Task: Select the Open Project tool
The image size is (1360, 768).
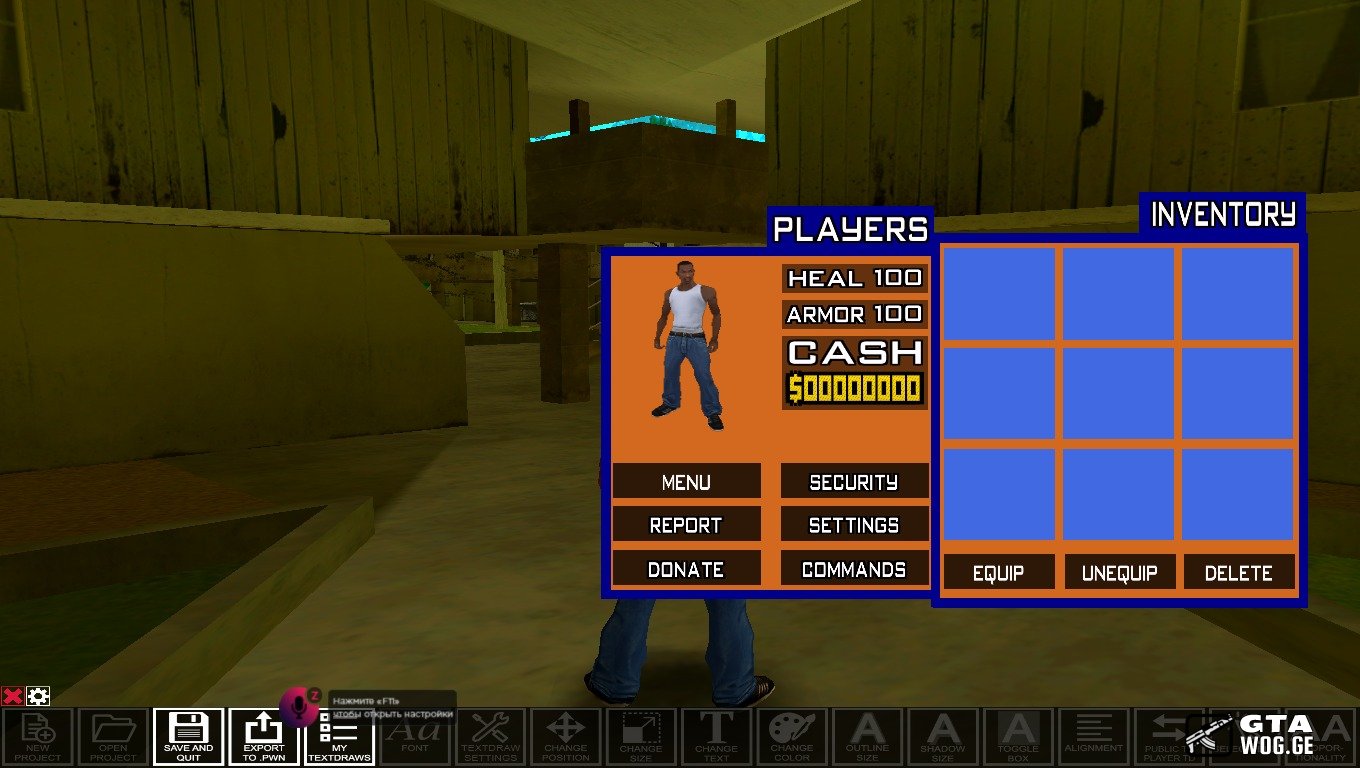Action: [x=113, y=737]
